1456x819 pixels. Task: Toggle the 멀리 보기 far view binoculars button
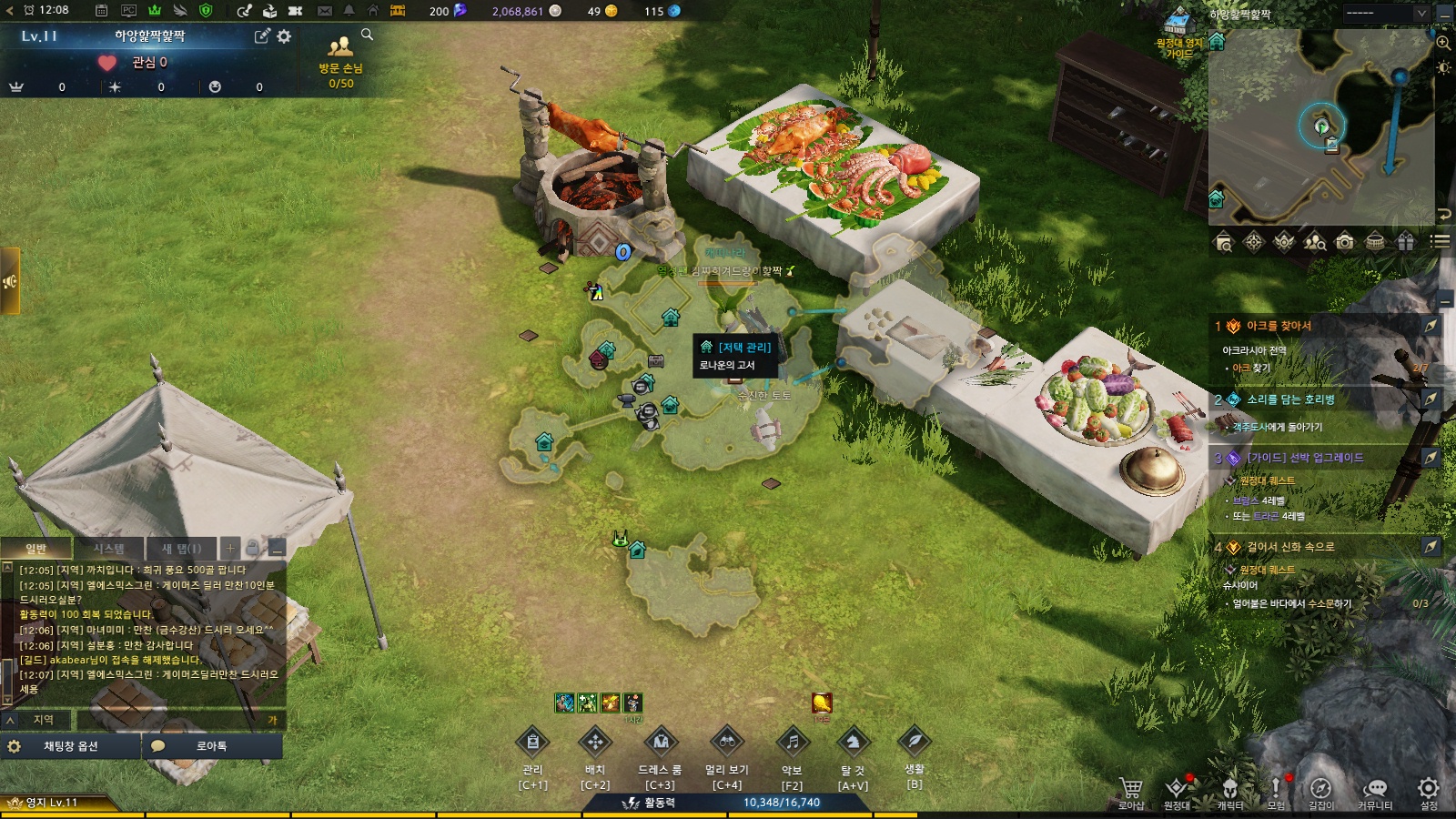pyautogui.click(x=727, y=743)
